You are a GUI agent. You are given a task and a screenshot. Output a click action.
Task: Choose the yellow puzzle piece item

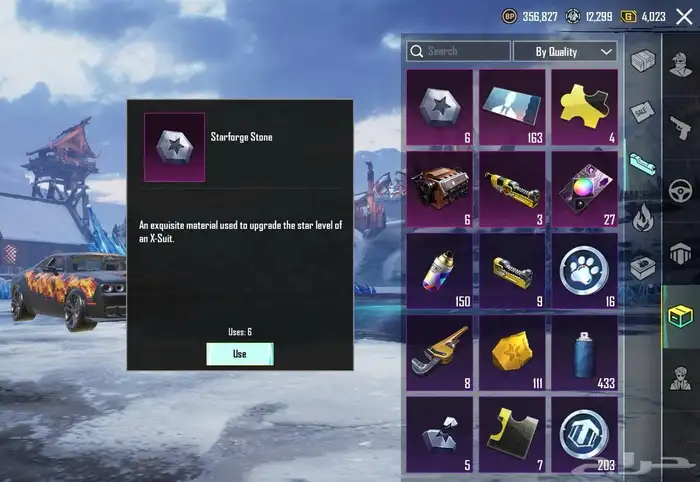click(585, 104)
